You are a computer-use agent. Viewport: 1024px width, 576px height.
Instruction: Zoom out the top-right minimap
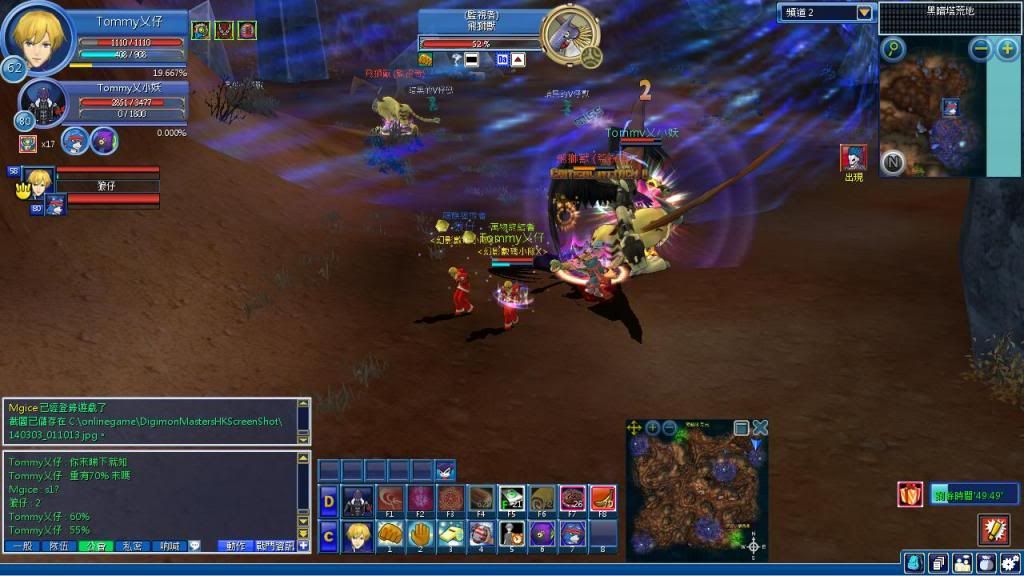click(x=980, y=49)
